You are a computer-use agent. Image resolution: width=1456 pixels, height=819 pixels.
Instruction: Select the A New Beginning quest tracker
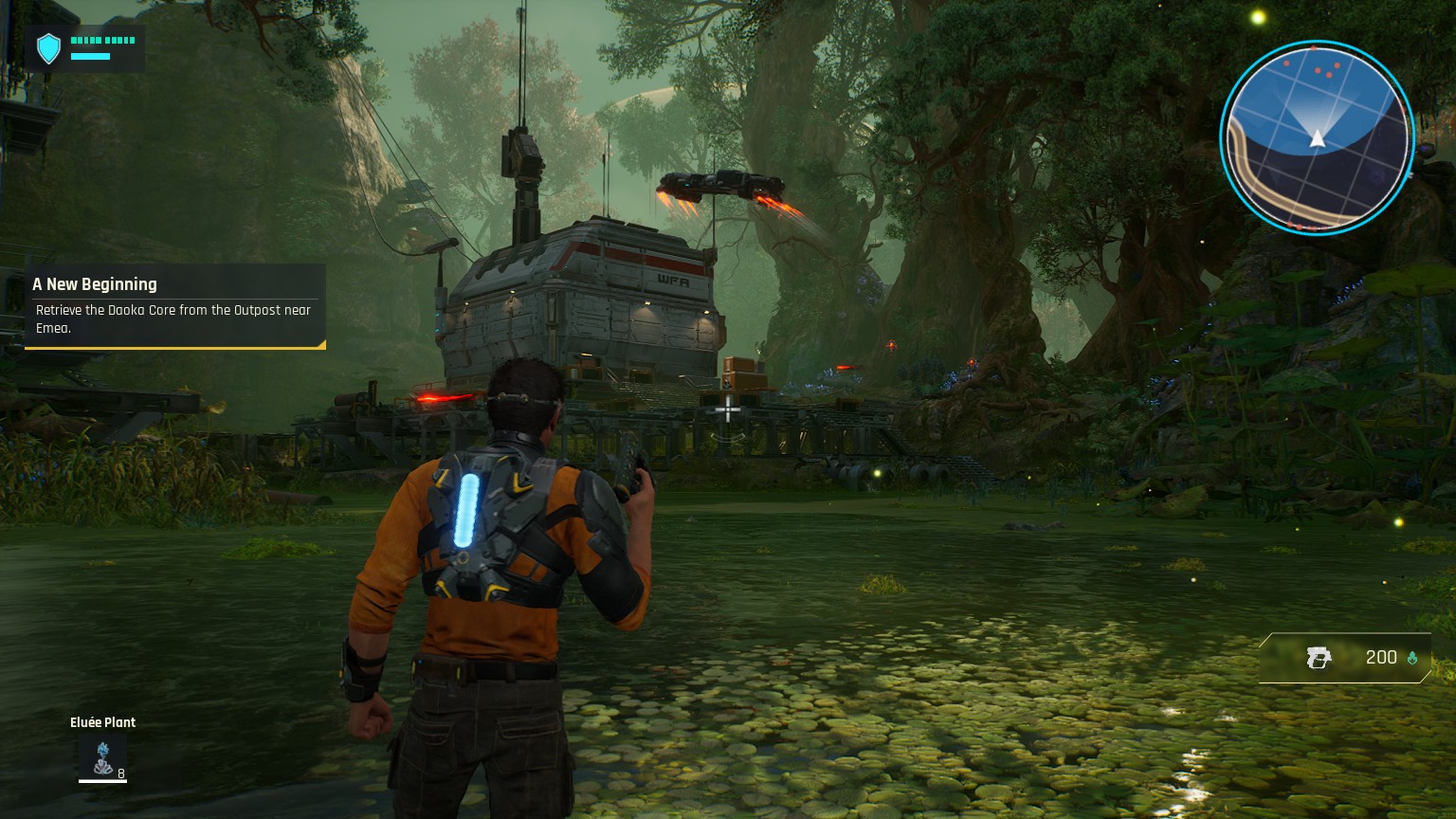click(174, 305)
